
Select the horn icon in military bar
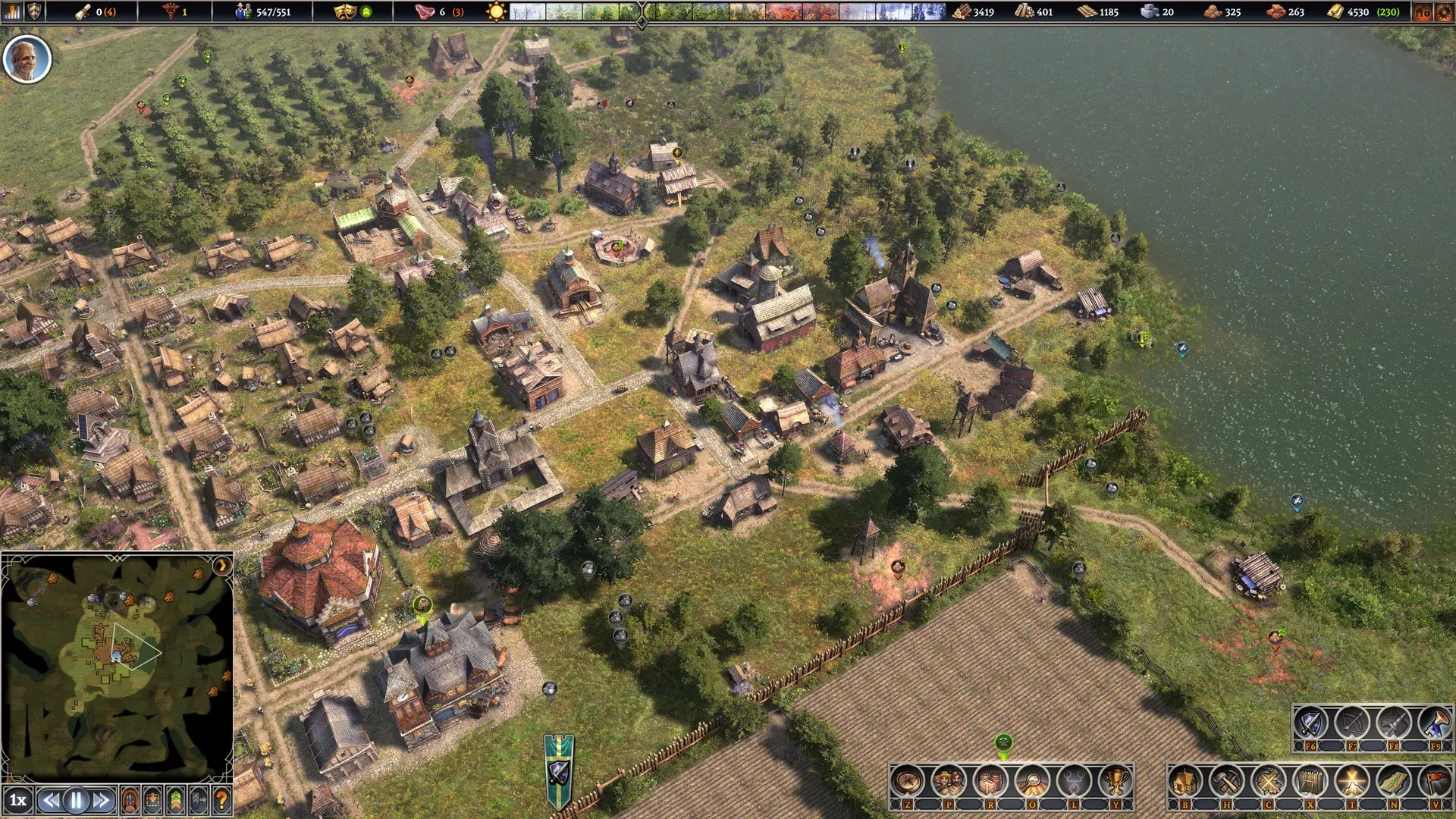[x=1435, y=723]
